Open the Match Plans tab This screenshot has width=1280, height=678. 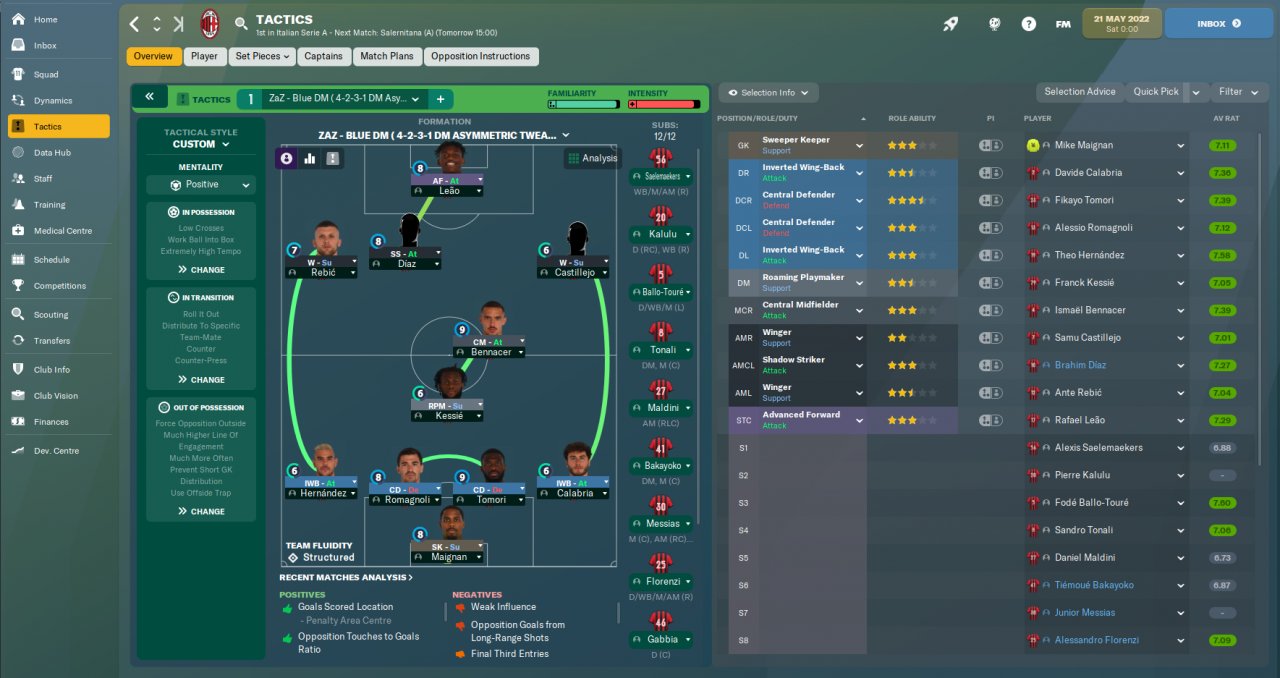coord(387,57)
